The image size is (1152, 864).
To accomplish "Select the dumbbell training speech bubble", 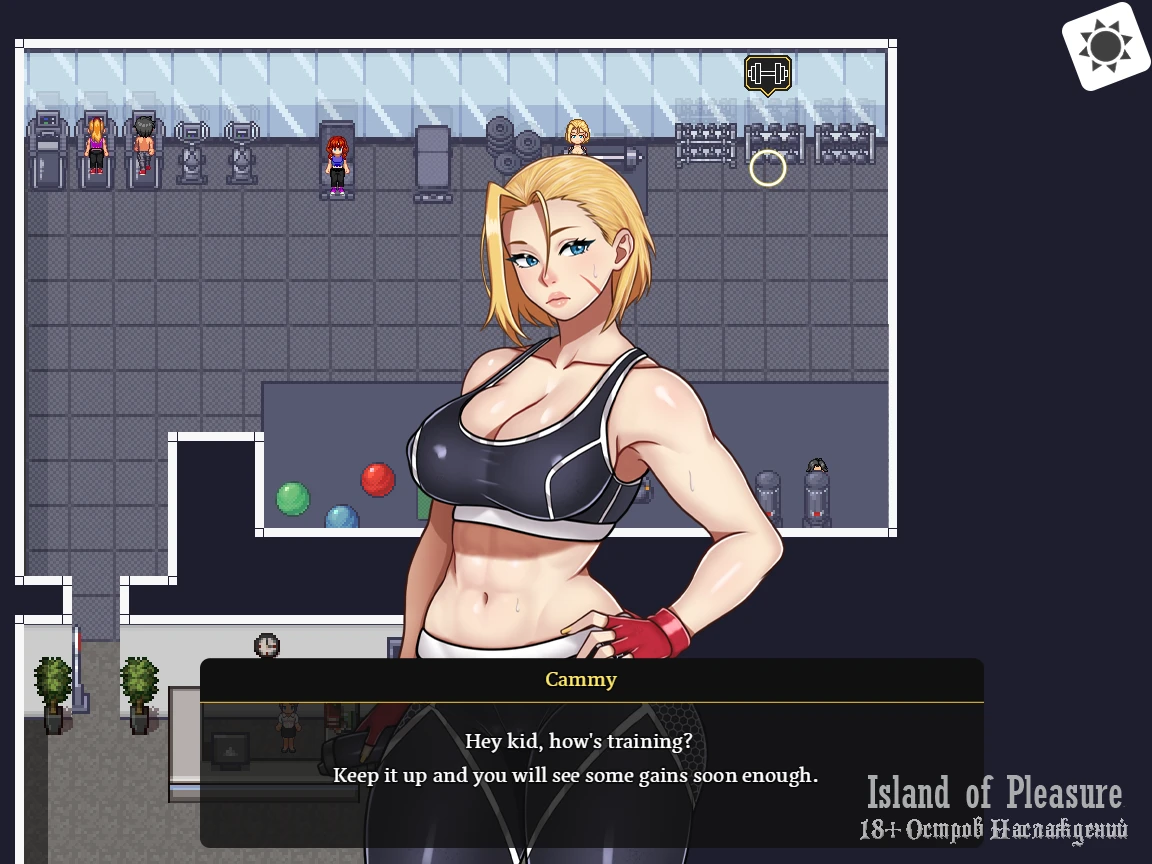I will [x=768, y=74].
